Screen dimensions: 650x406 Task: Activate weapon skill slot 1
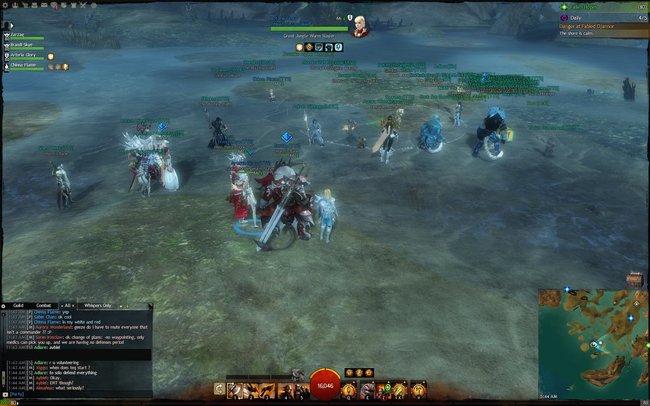(233, 388)
